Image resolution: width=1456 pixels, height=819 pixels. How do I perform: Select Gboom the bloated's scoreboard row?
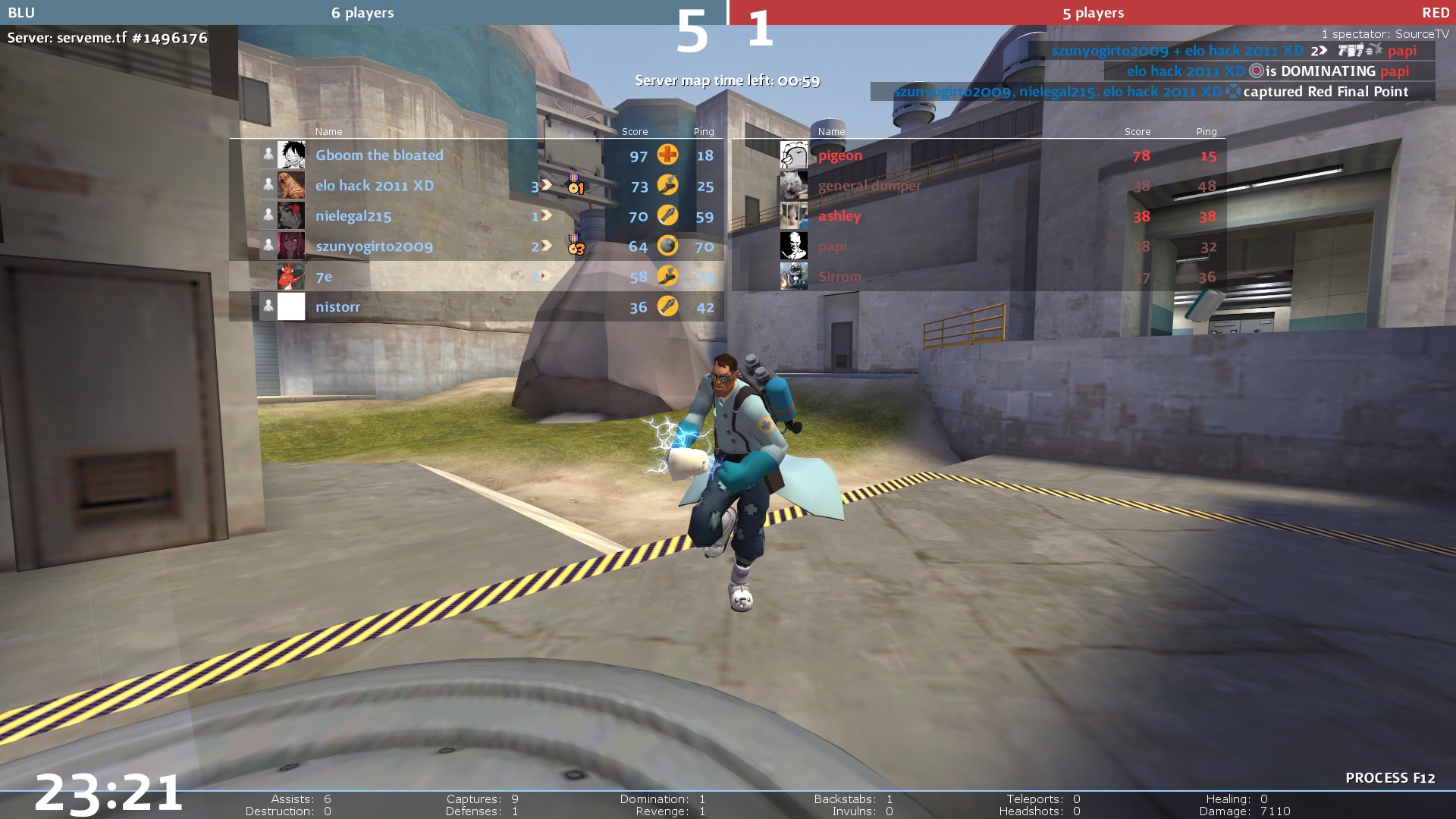tap(379, 155)
